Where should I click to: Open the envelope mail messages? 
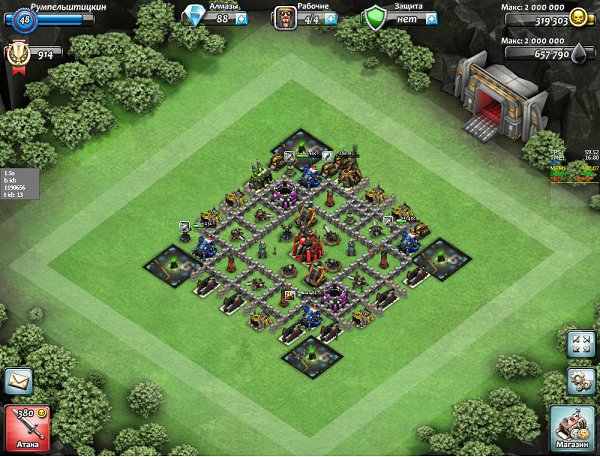coord(18,381)
